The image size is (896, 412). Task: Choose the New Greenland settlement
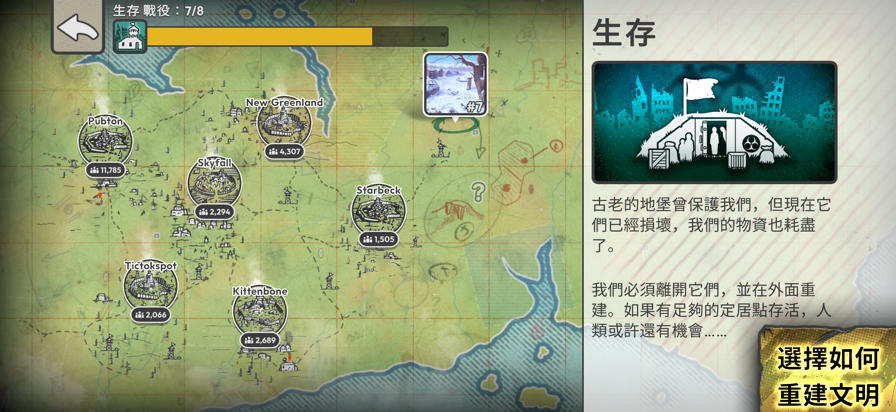point(284,124)
